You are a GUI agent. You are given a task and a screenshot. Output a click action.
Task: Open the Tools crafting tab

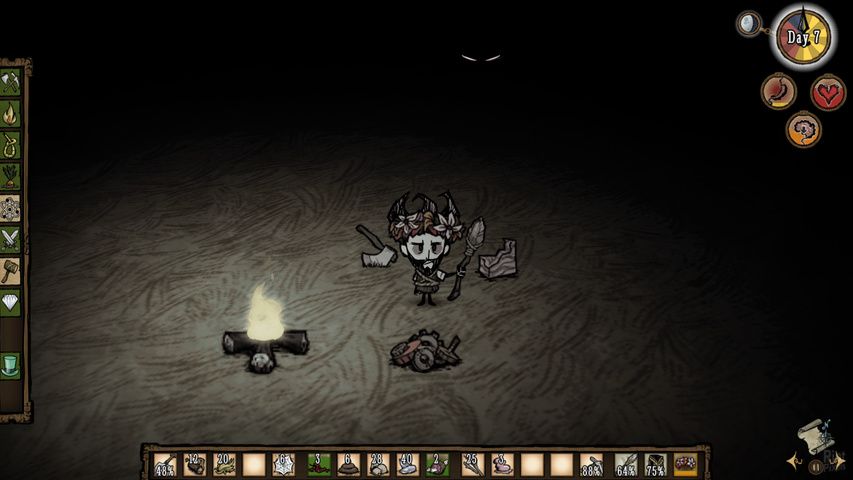pyautogui.click(x=11, y=81)
